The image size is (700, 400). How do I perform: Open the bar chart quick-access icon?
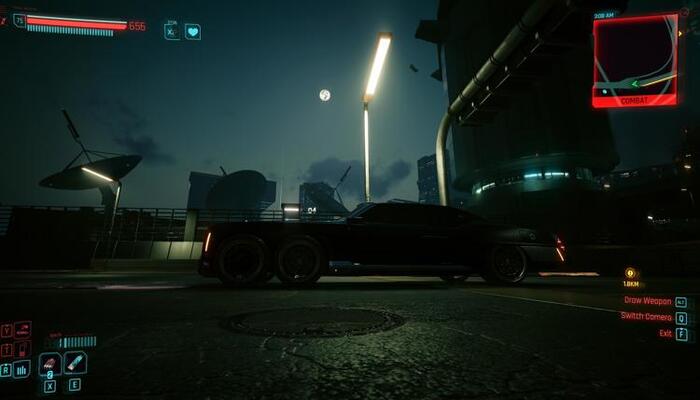[x=22, y=369]
